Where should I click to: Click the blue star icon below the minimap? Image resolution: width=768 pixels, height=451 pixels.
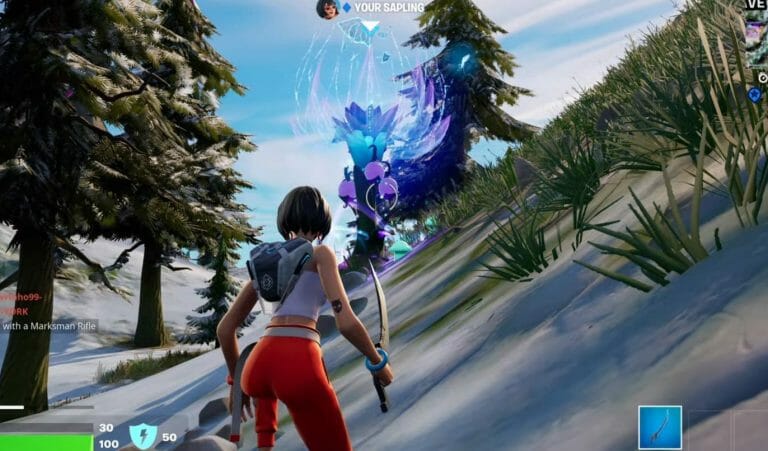point(754,95)
